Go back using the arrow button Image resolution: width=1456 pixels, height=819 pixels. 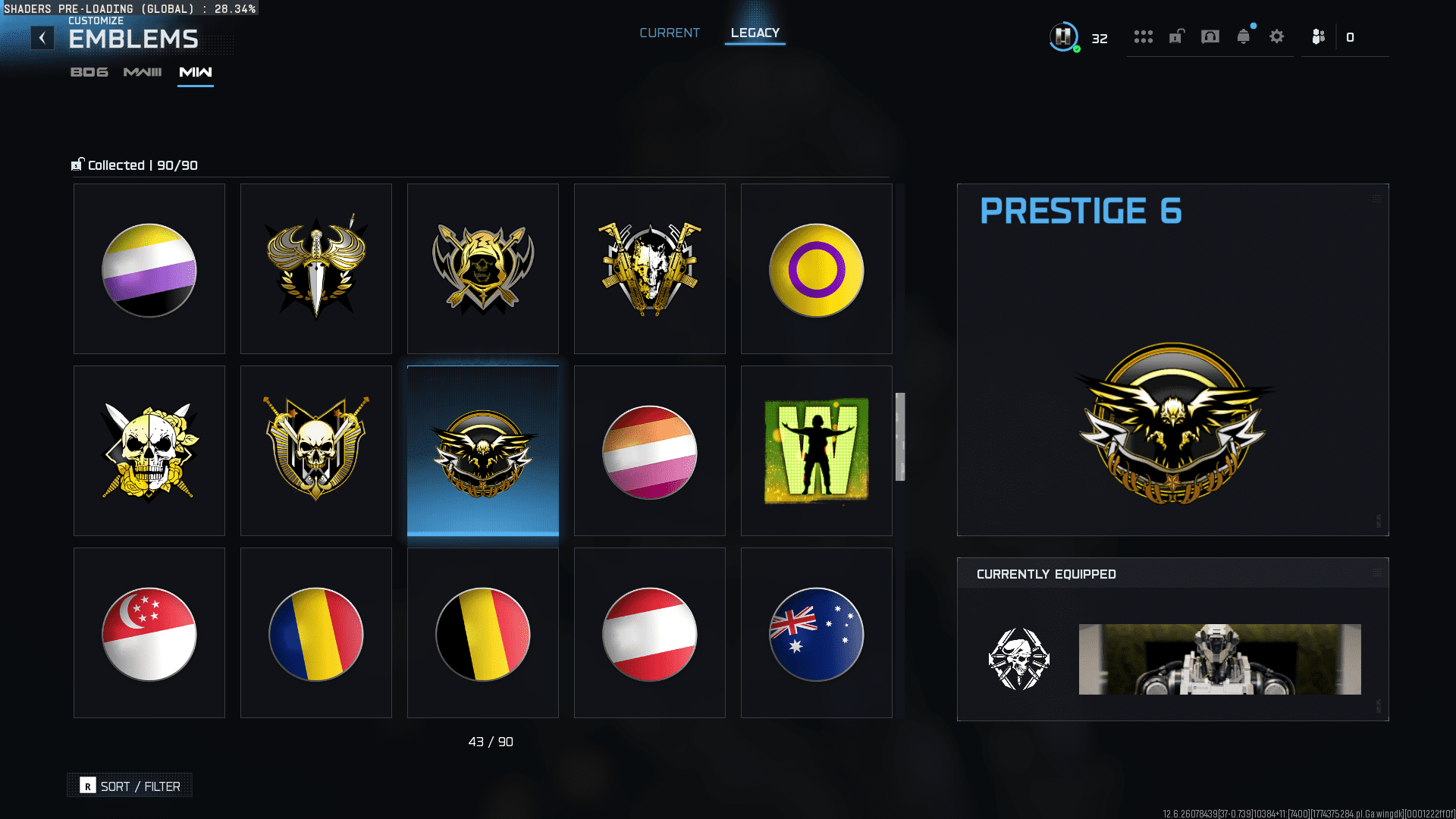[42, 38]
